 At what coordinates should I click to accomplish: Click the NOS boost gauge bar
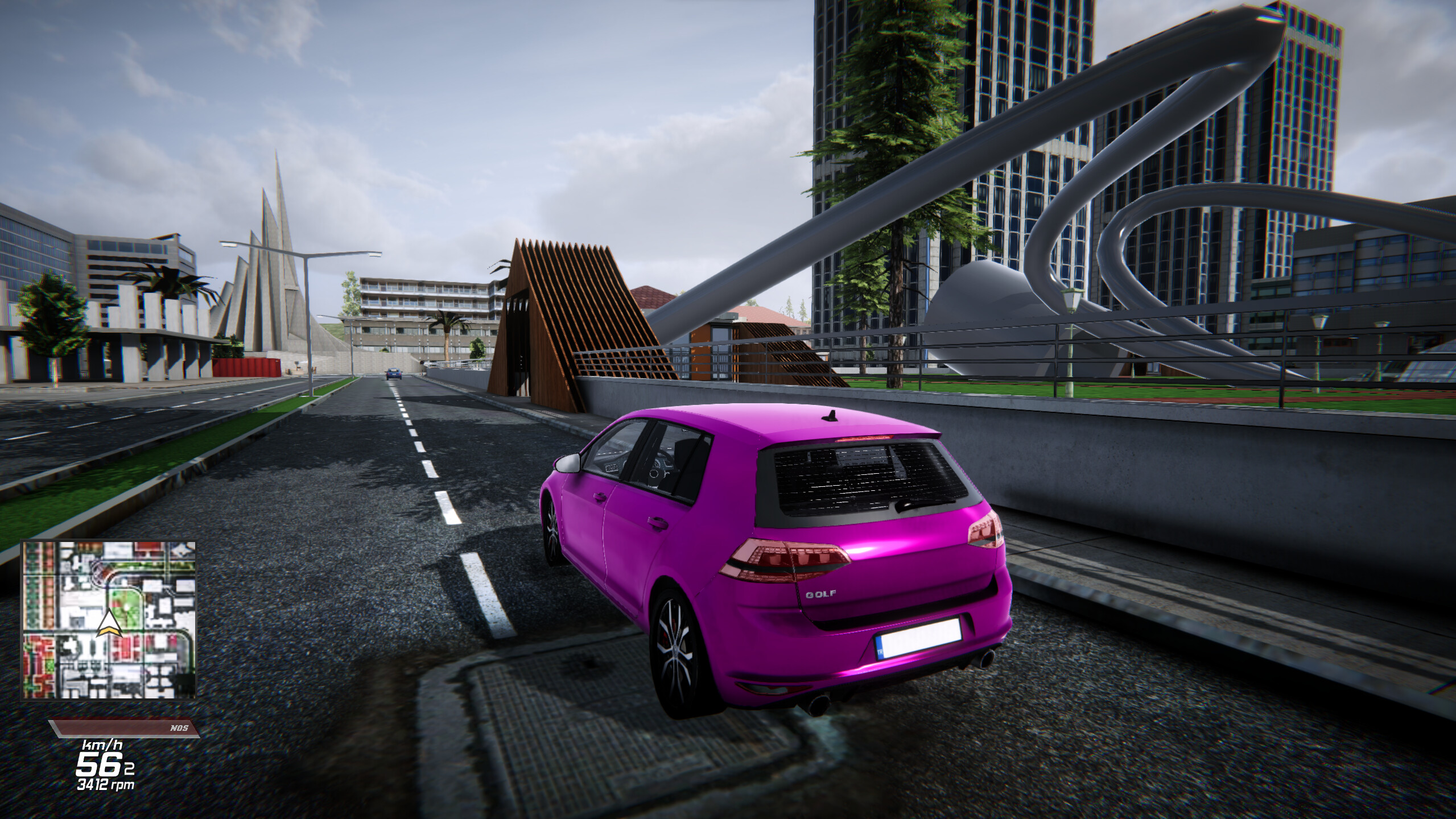tap(125, 727)
